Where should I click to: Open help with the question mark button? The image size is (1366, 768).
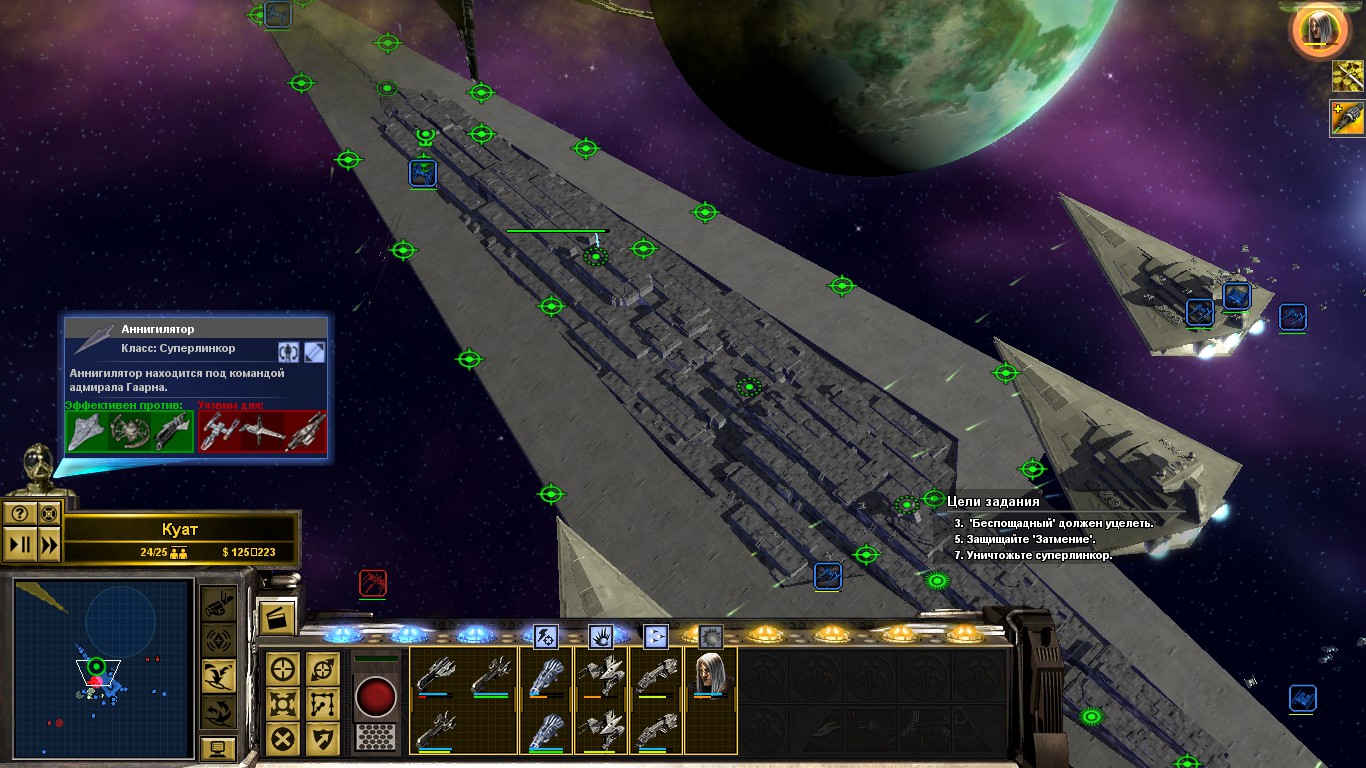(21, 514)
